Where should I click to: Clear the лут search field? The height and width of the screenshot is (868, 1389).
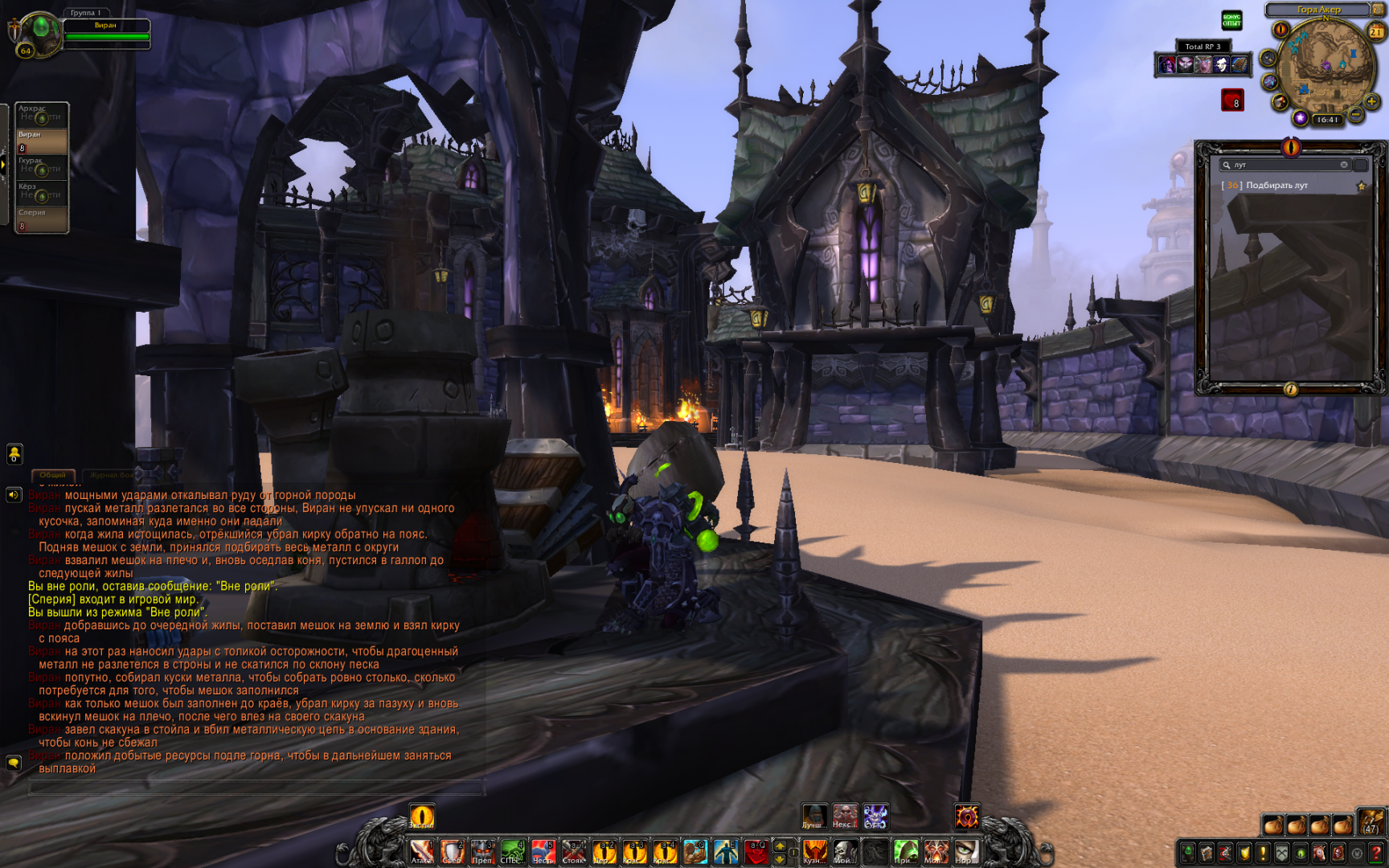coord(1343,165)
